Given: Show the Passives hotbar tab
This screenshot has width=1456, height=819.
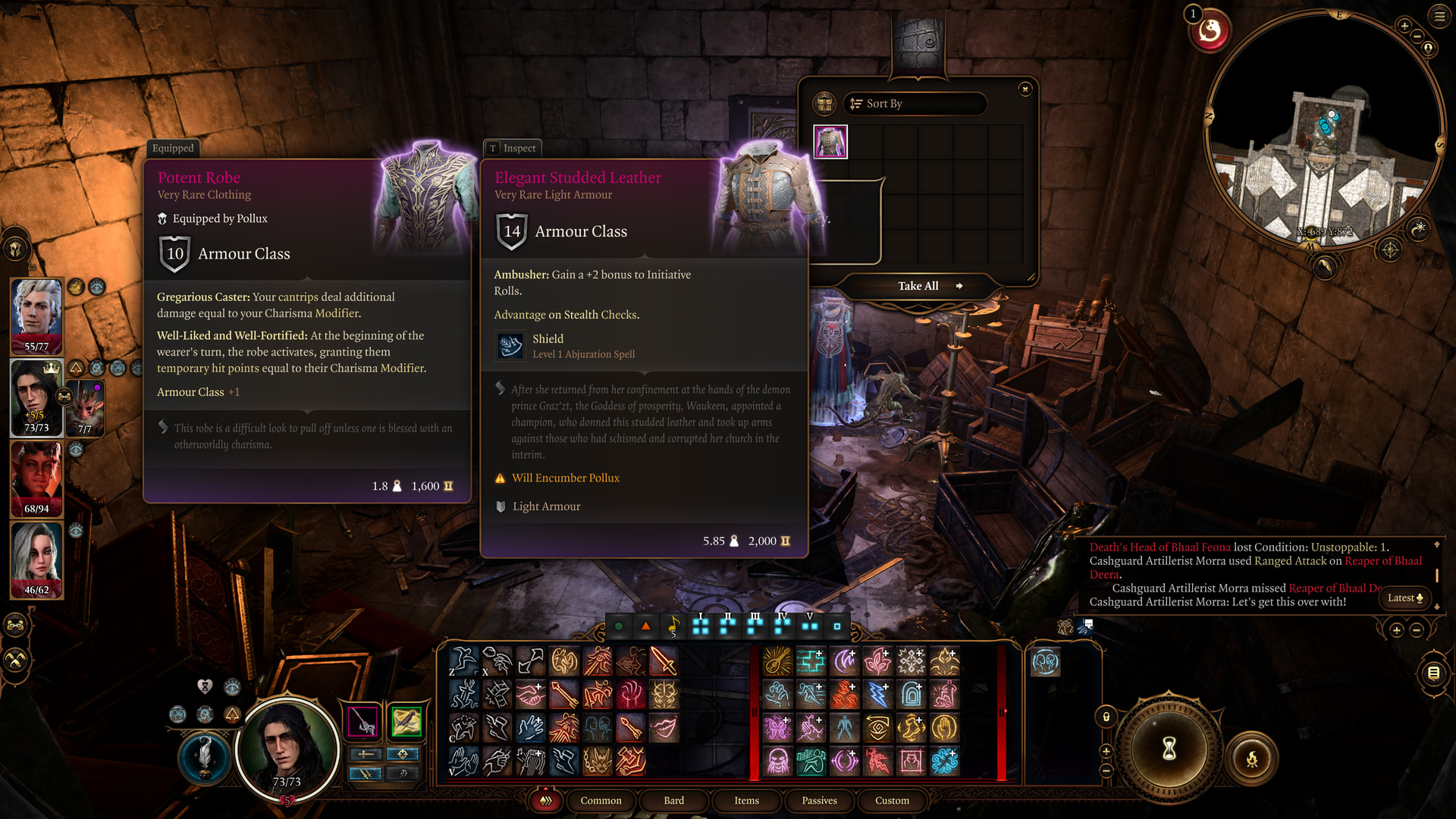Looking at the screenshot, I should tap(819, 800).
